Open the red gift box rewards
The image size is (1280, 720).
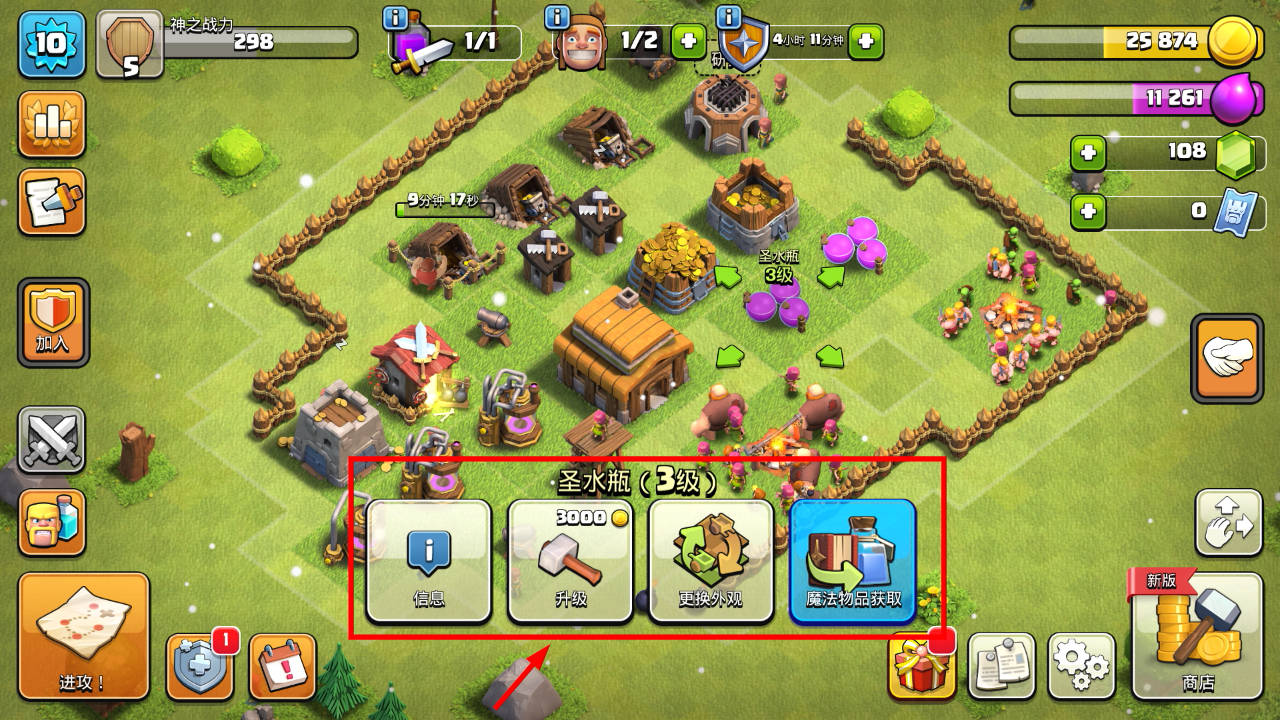[921, 666]
